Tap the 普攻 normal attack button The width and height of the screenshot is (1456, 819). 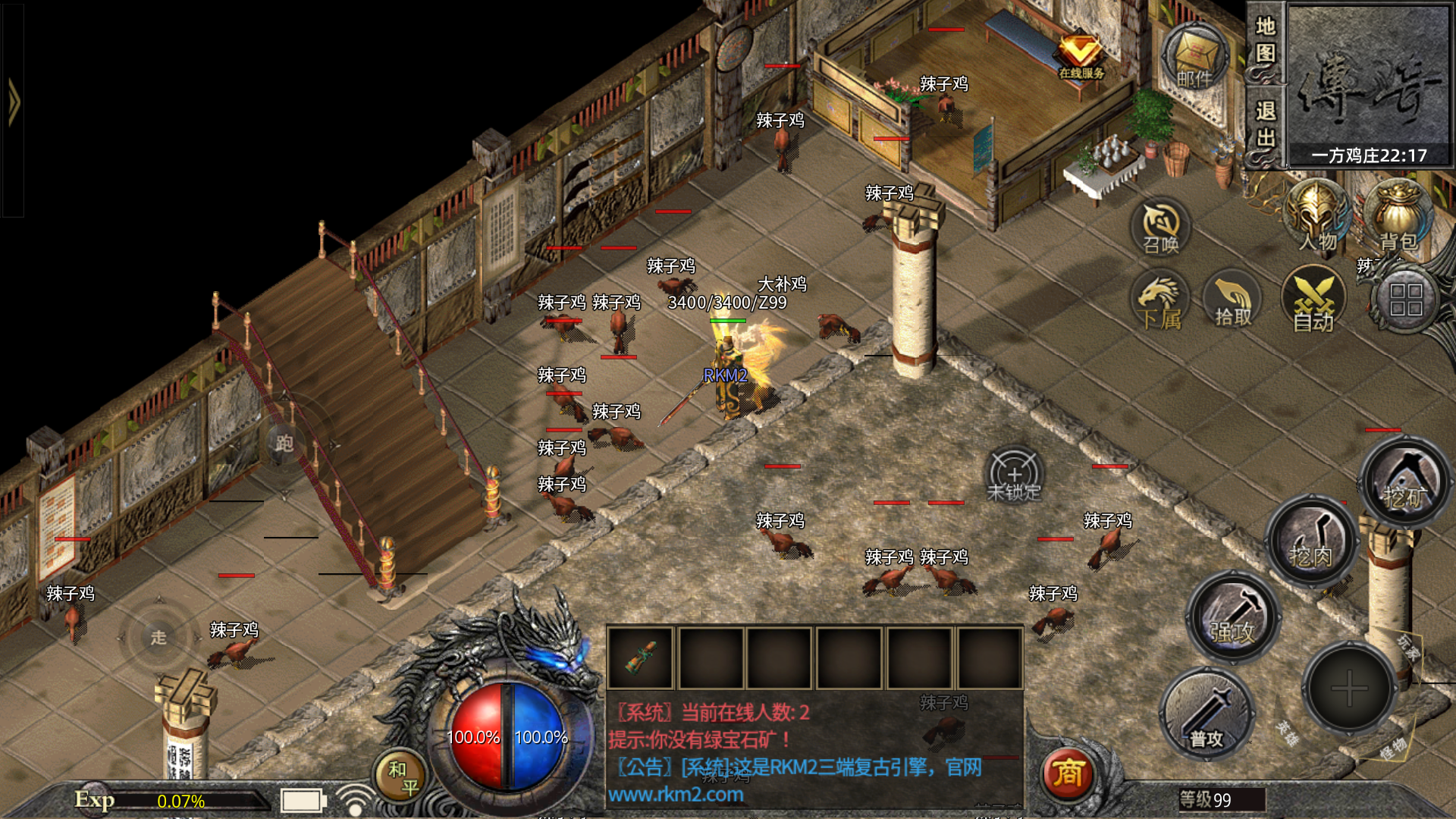(x=1206, y=714)
